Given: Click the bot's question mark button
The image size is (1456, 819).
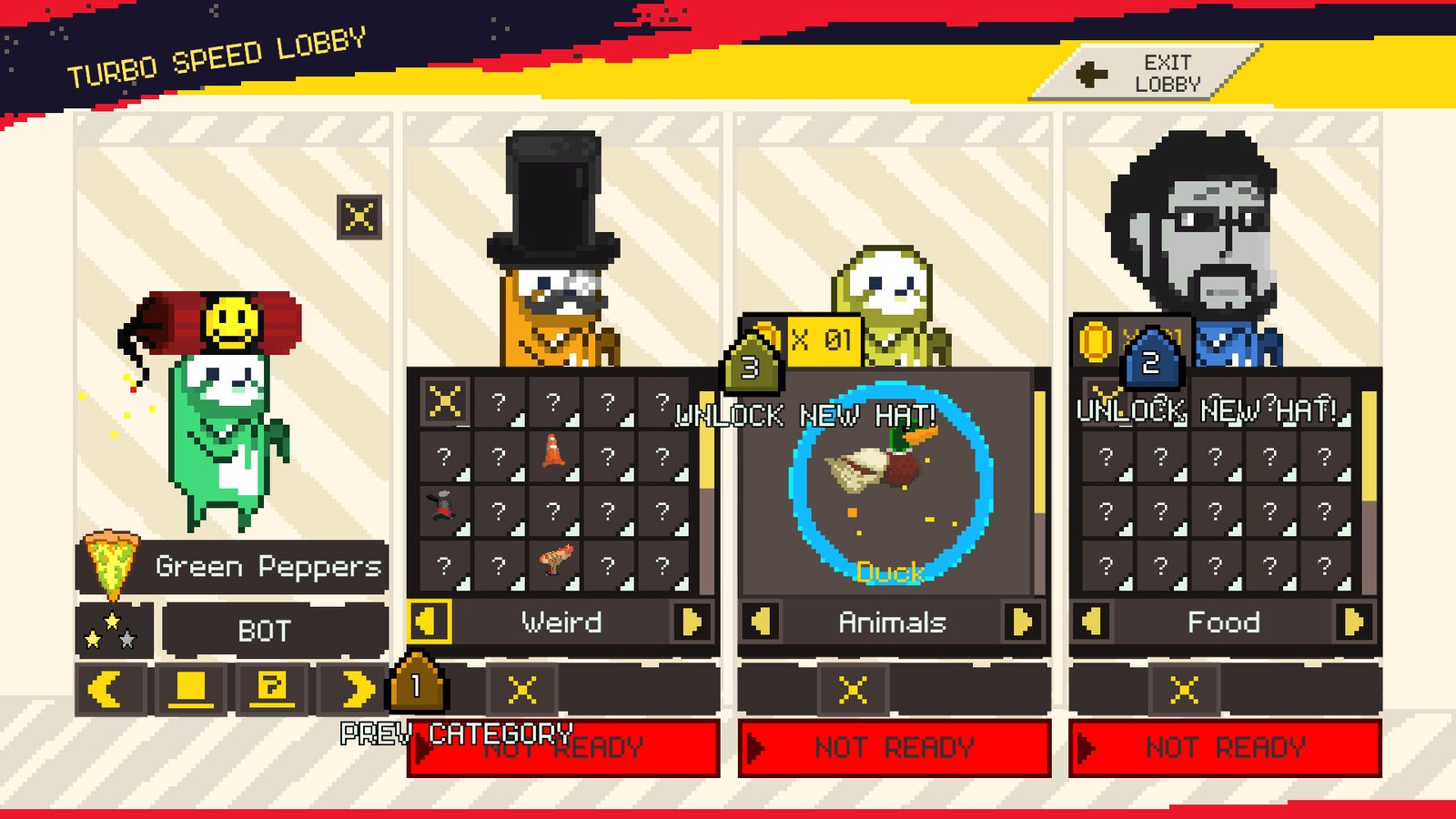Looking at the screenshot, I should pos(272,689).
